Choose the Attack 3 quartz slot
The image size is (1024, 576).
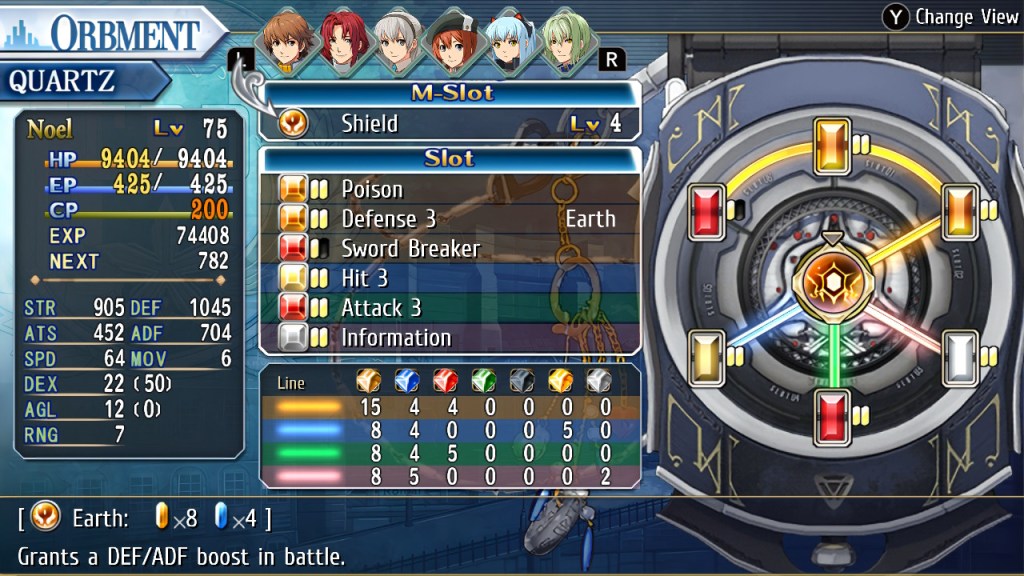pyautogui.click(x=450, y=308)
